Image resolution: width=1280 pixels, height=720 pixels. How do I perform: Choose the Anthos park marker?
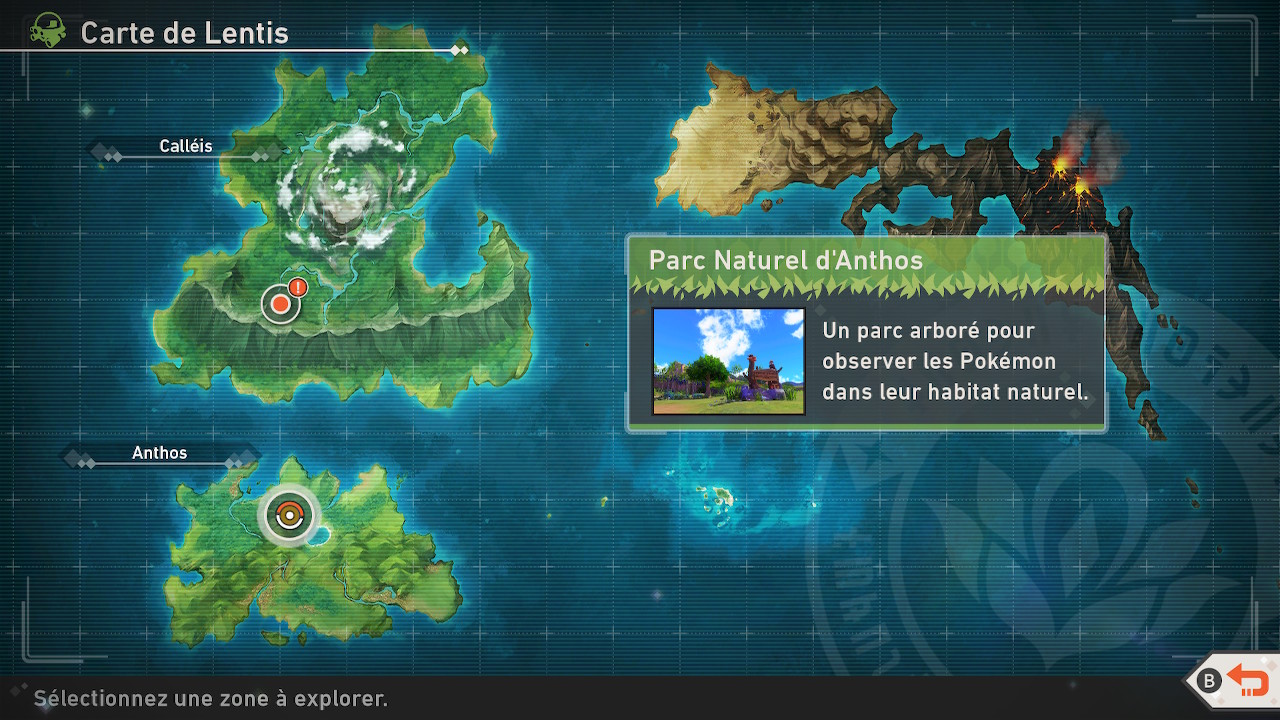tap(288, 516)
